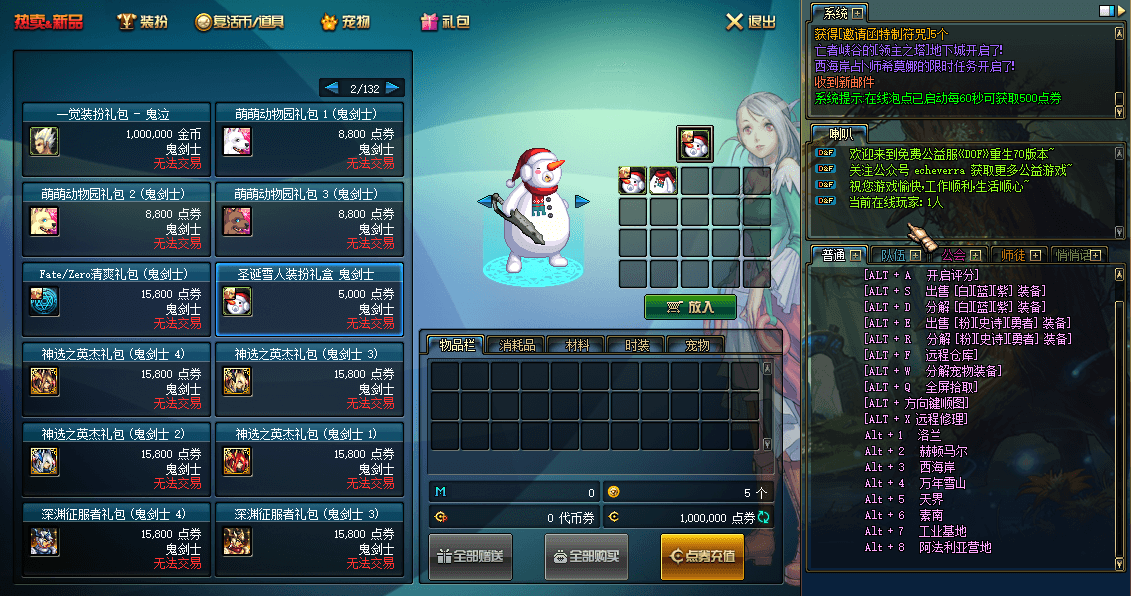Rotate the snowman preview right
Viewport: 1131px width, 596px height.
click(581, 202)
